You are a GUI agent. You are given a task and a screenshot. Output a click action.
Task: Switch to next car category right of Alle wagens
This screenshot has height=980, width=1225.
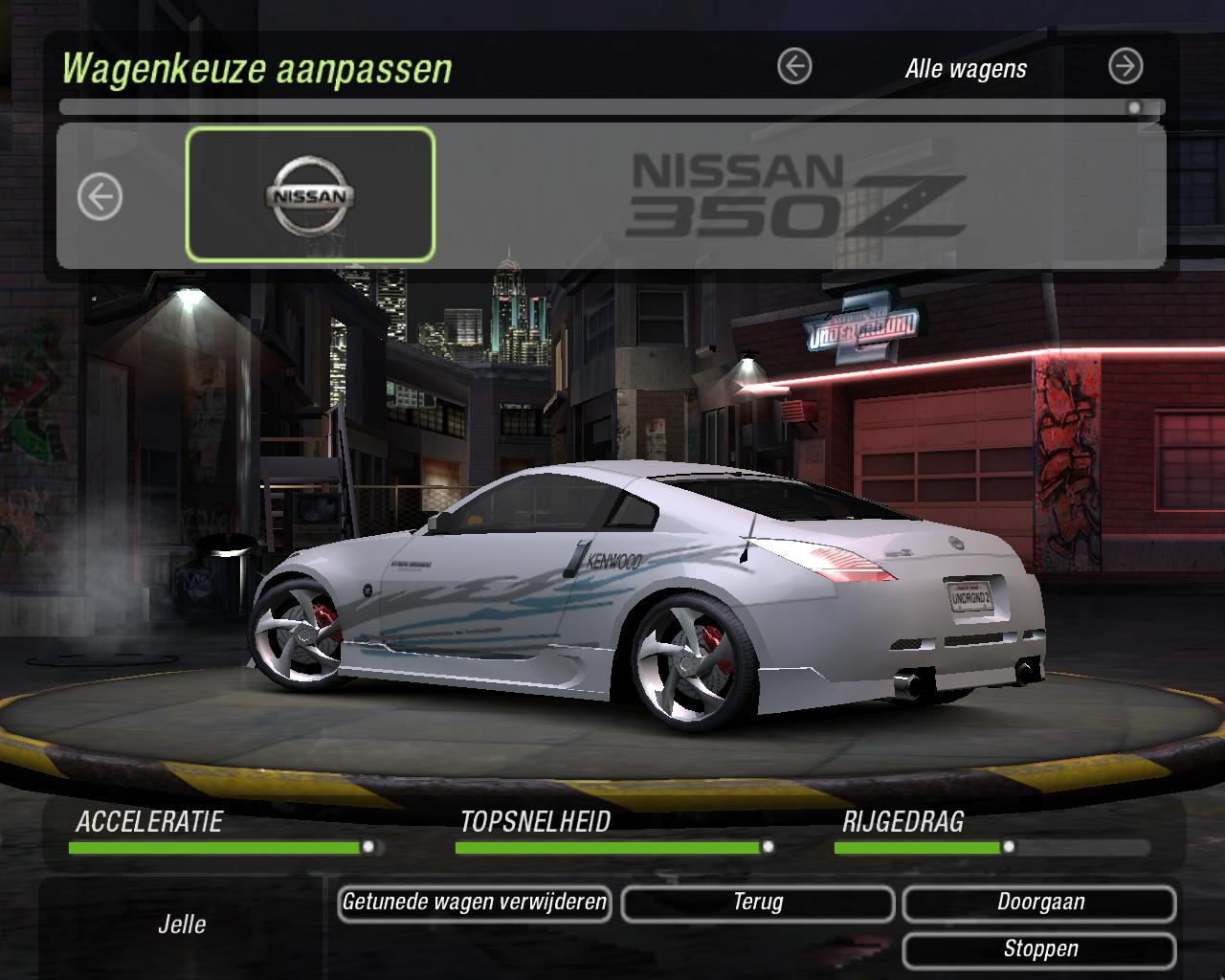click(x=1125, y=67)
